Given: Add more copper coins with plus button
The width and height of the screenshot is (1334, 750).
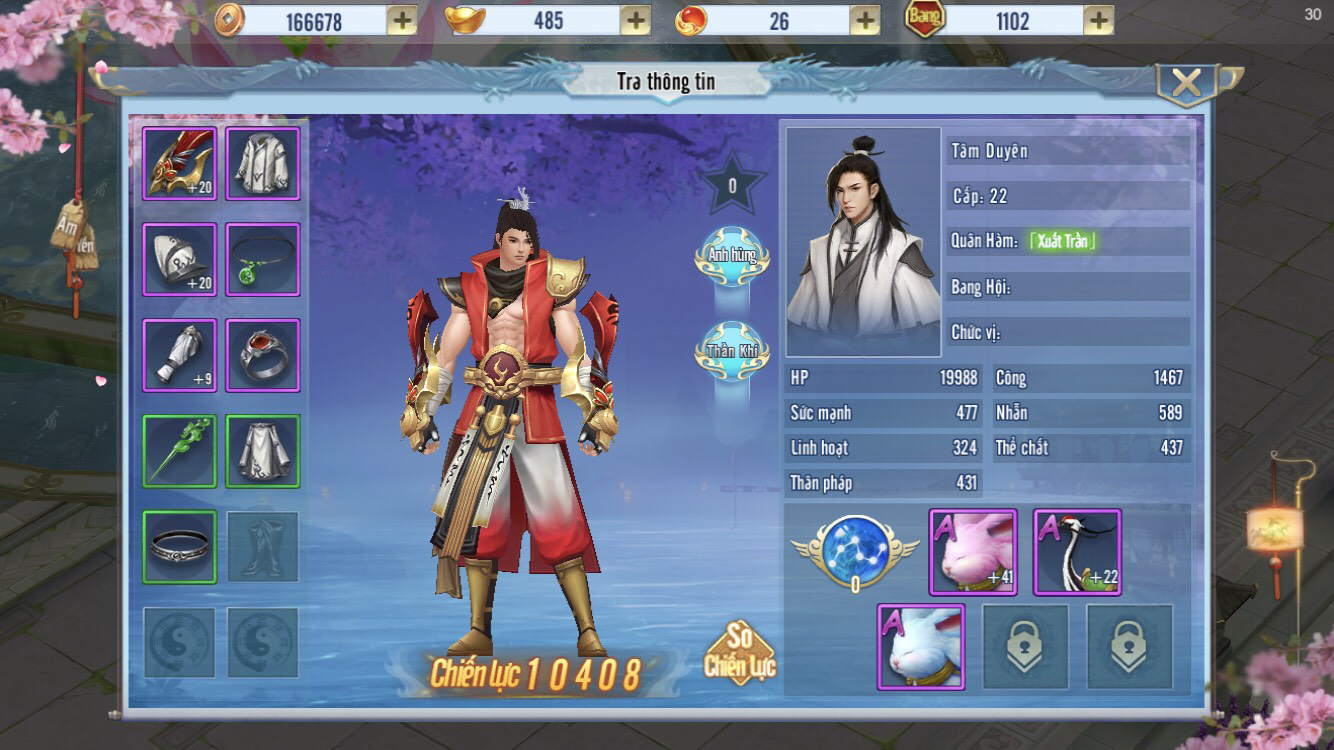Looking at the screenshot, I should click(x=401, y=20).
